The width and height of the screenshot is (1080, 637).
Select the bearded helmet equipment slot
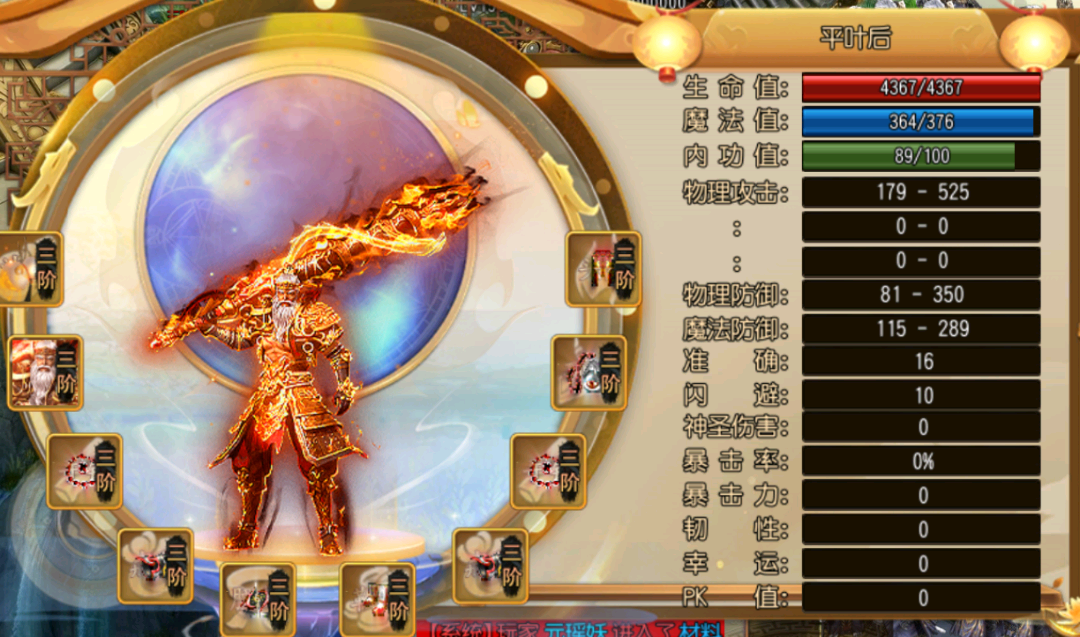pyautogui.click(x=45, y=372)
